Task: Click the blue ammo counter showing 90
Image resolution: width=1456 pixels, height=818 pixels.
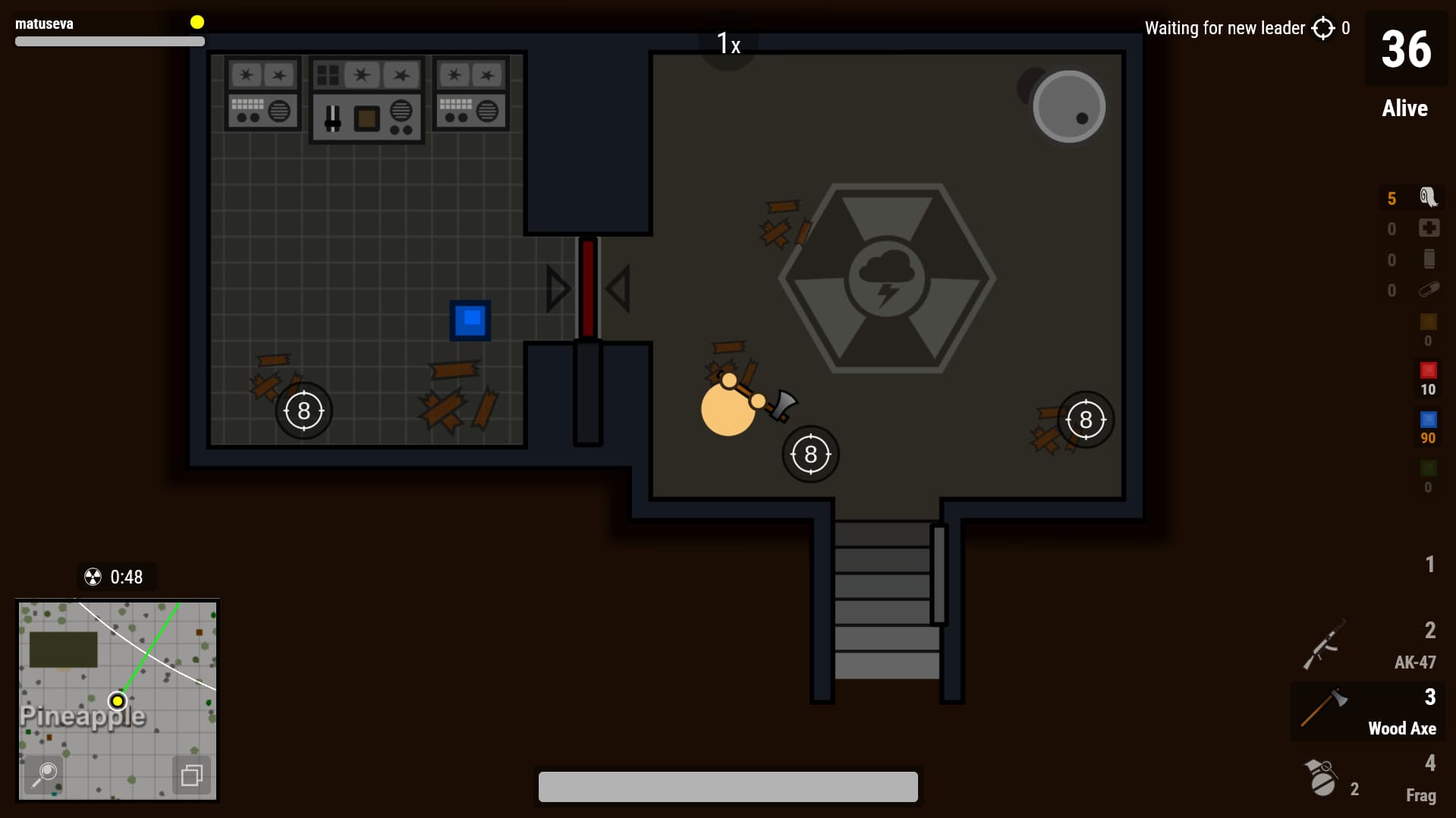Action: 1428,428
